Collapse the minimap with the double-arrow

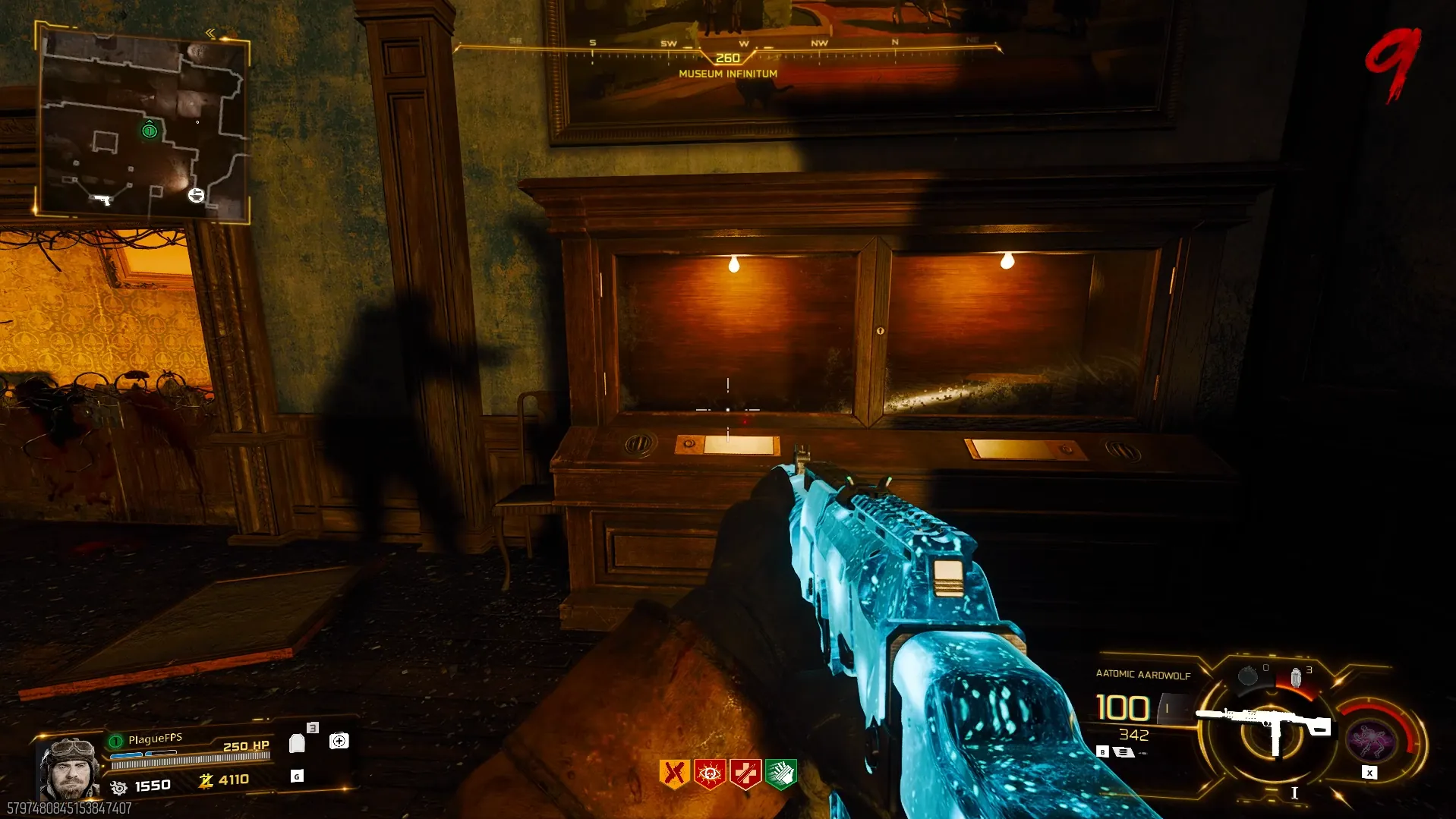pos(210,33)
